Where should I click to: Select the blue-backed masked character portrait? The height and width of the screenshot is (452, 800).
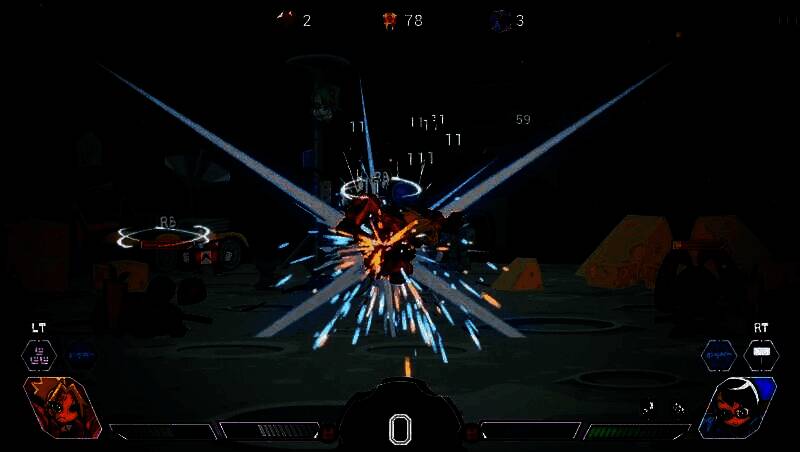(739, 408)
